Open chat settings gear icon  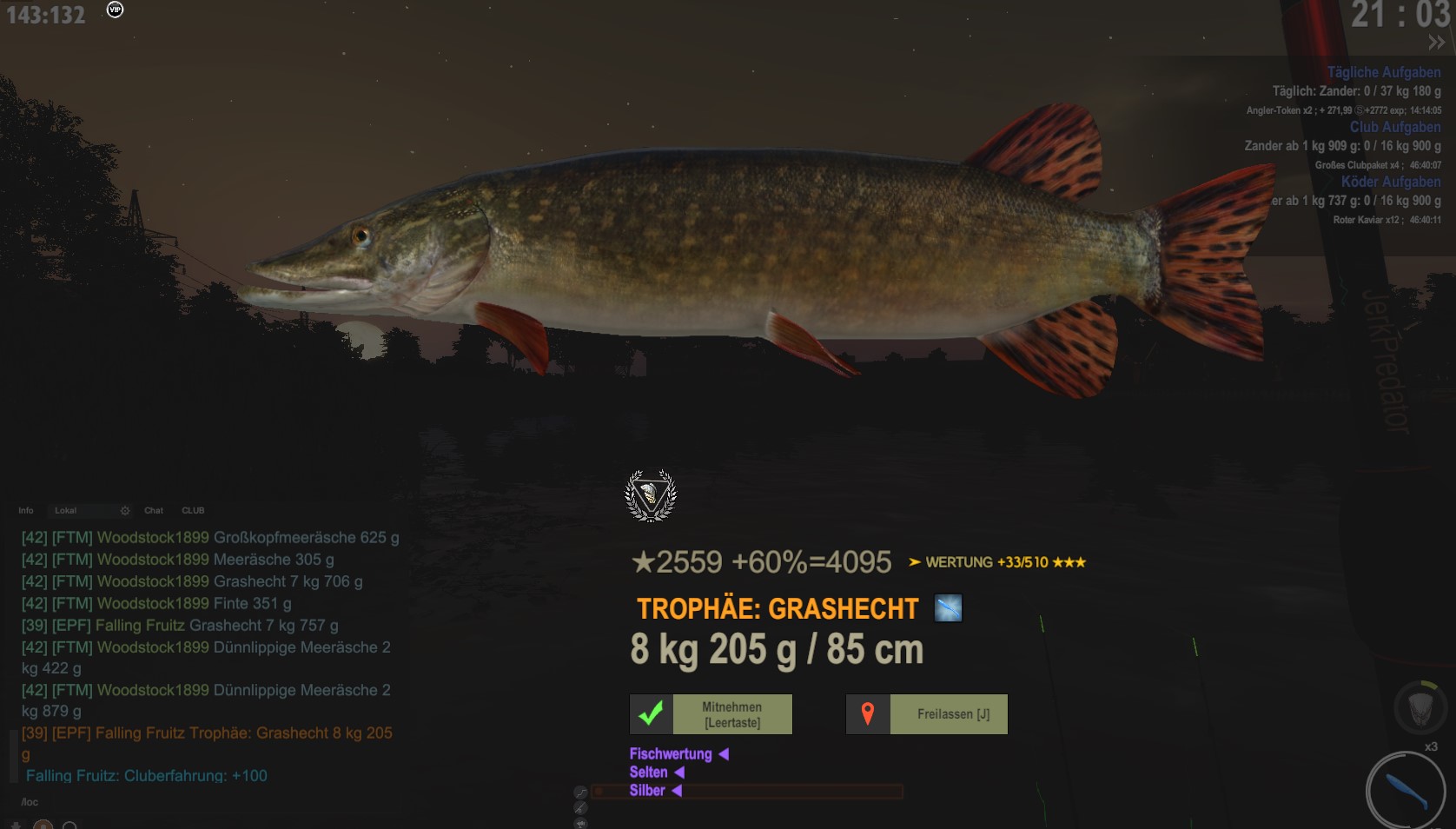[125, 511]
